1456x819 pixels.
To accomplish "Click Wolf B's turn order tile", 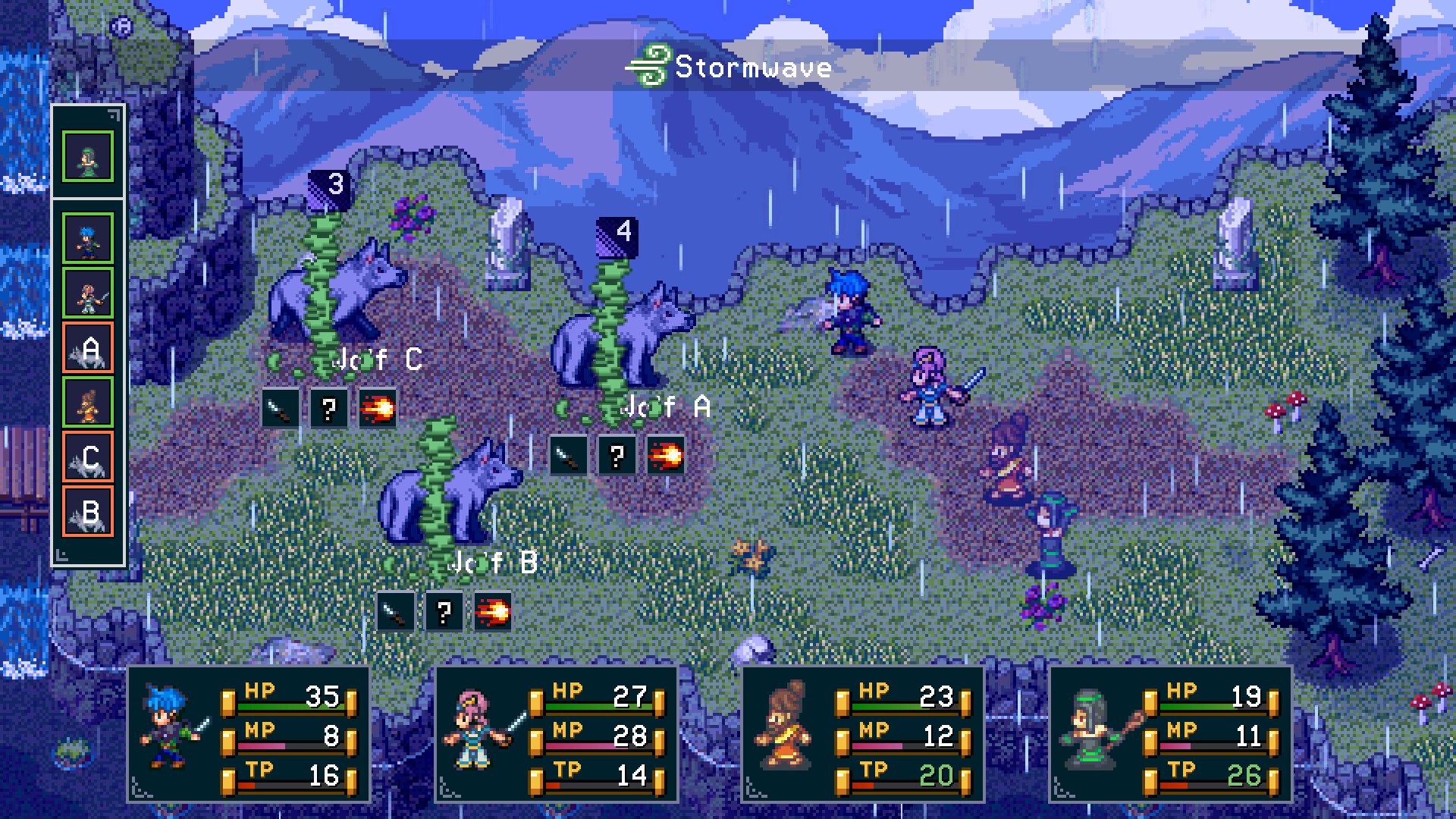I will point(88,512).
